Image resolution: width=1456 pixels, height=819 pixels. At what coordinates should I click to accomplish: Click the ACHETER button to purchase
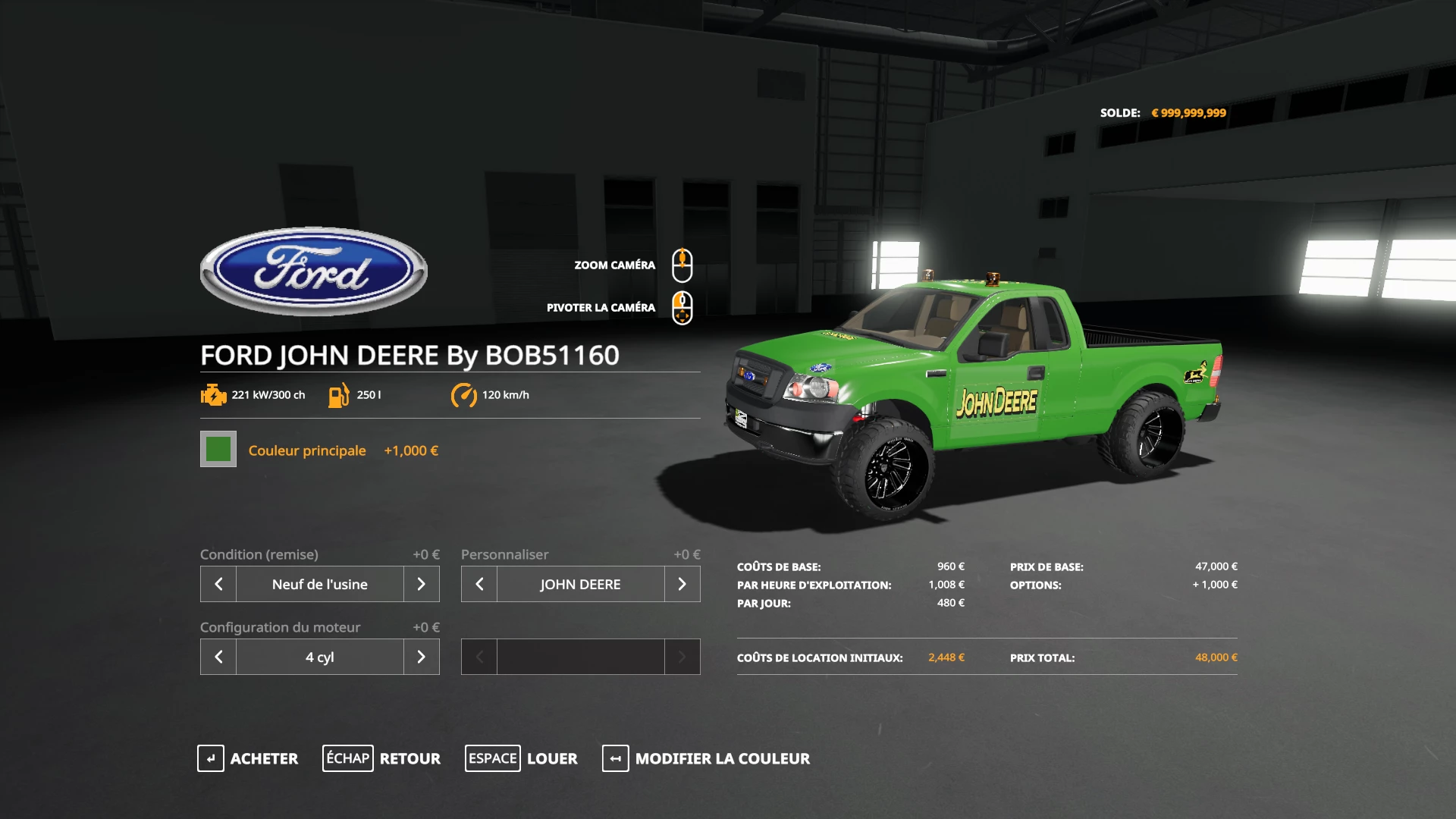tap(264, 758)
